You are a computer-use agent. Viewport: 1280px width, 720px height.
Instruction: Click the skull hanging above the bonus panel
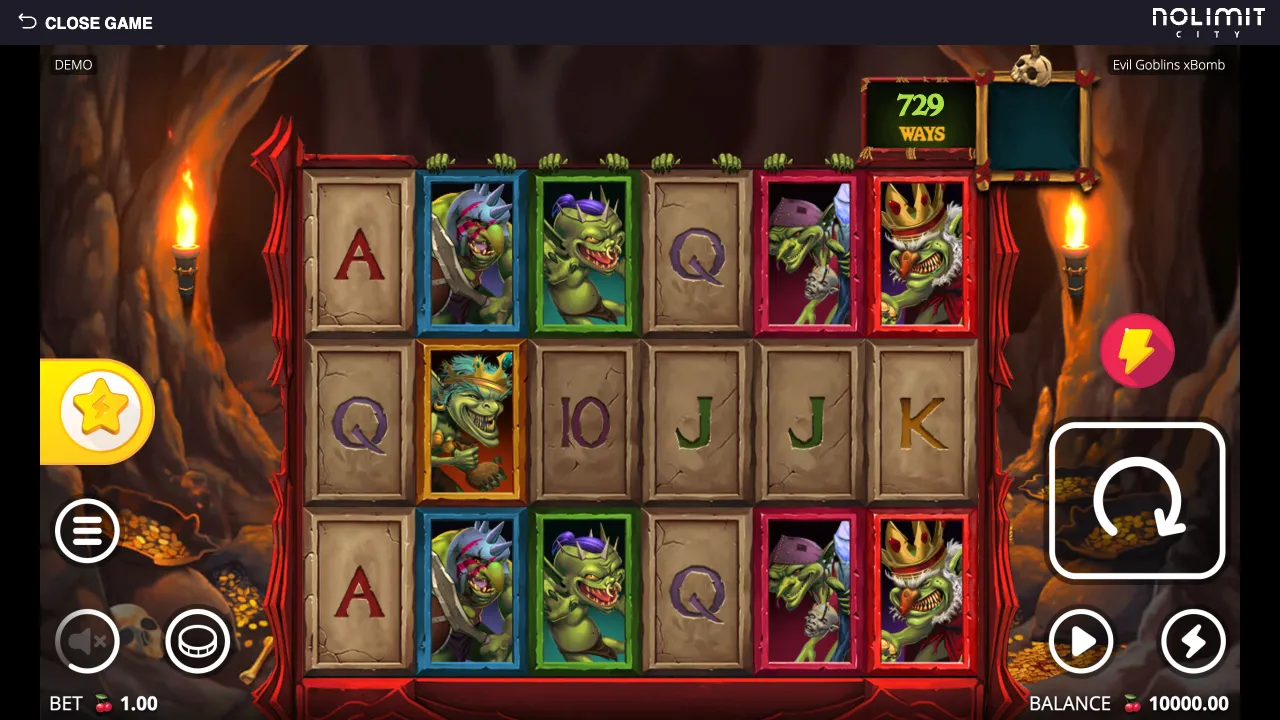coord(1035,68)
